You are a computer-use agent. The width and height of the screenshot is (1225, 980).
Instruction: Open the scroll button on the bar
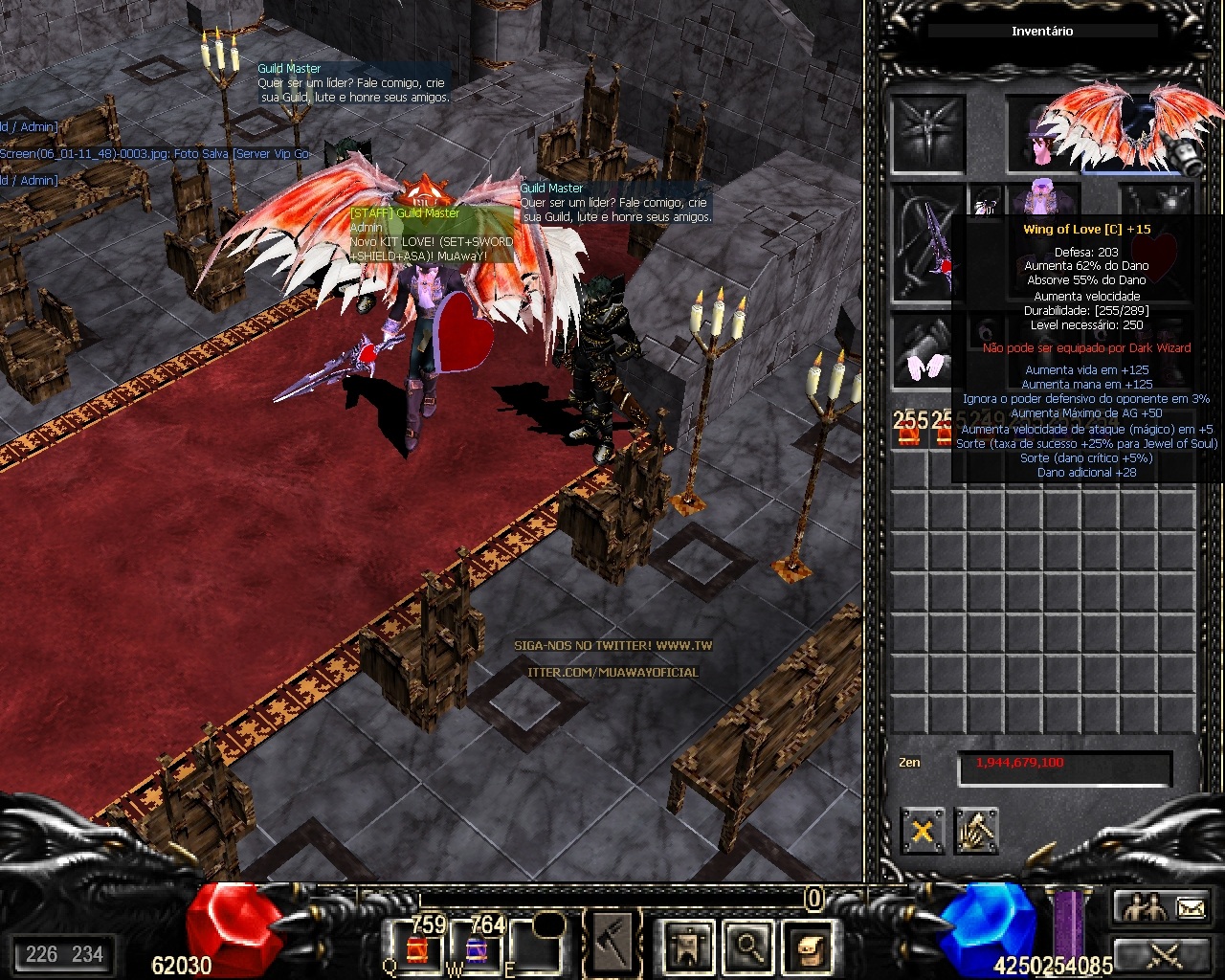click(806, 947)
